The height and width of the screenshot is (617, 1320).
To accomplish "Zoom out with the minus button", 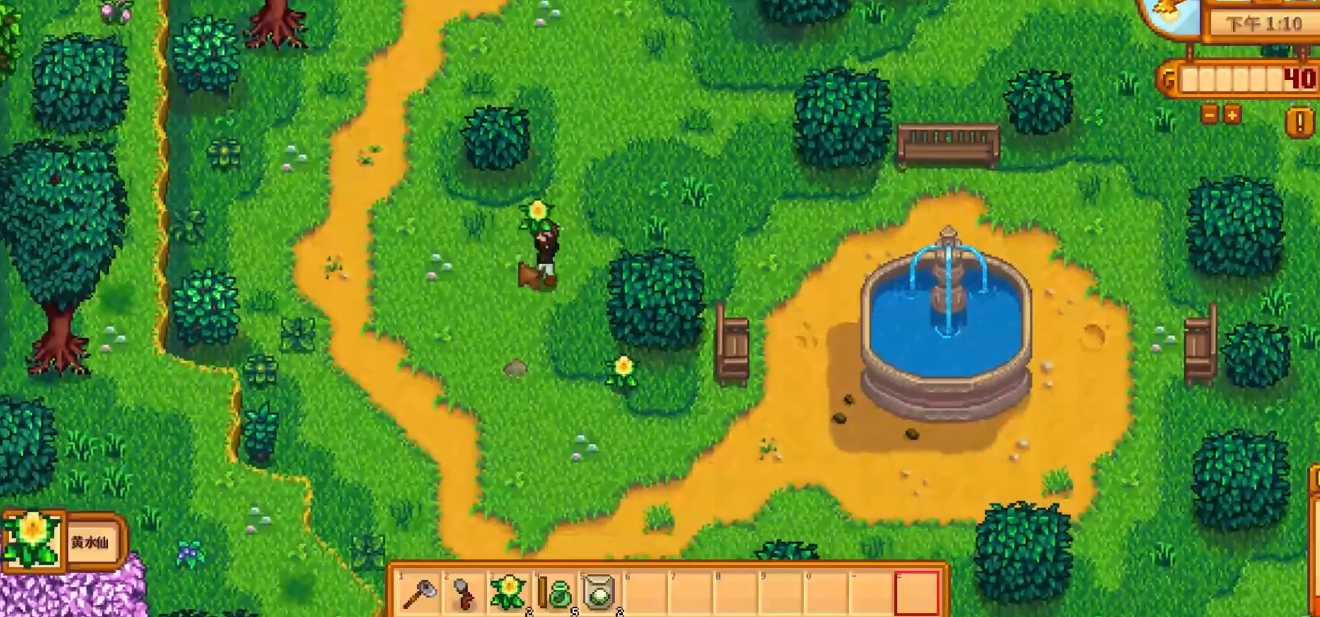I will click(x=1210, y=114).
